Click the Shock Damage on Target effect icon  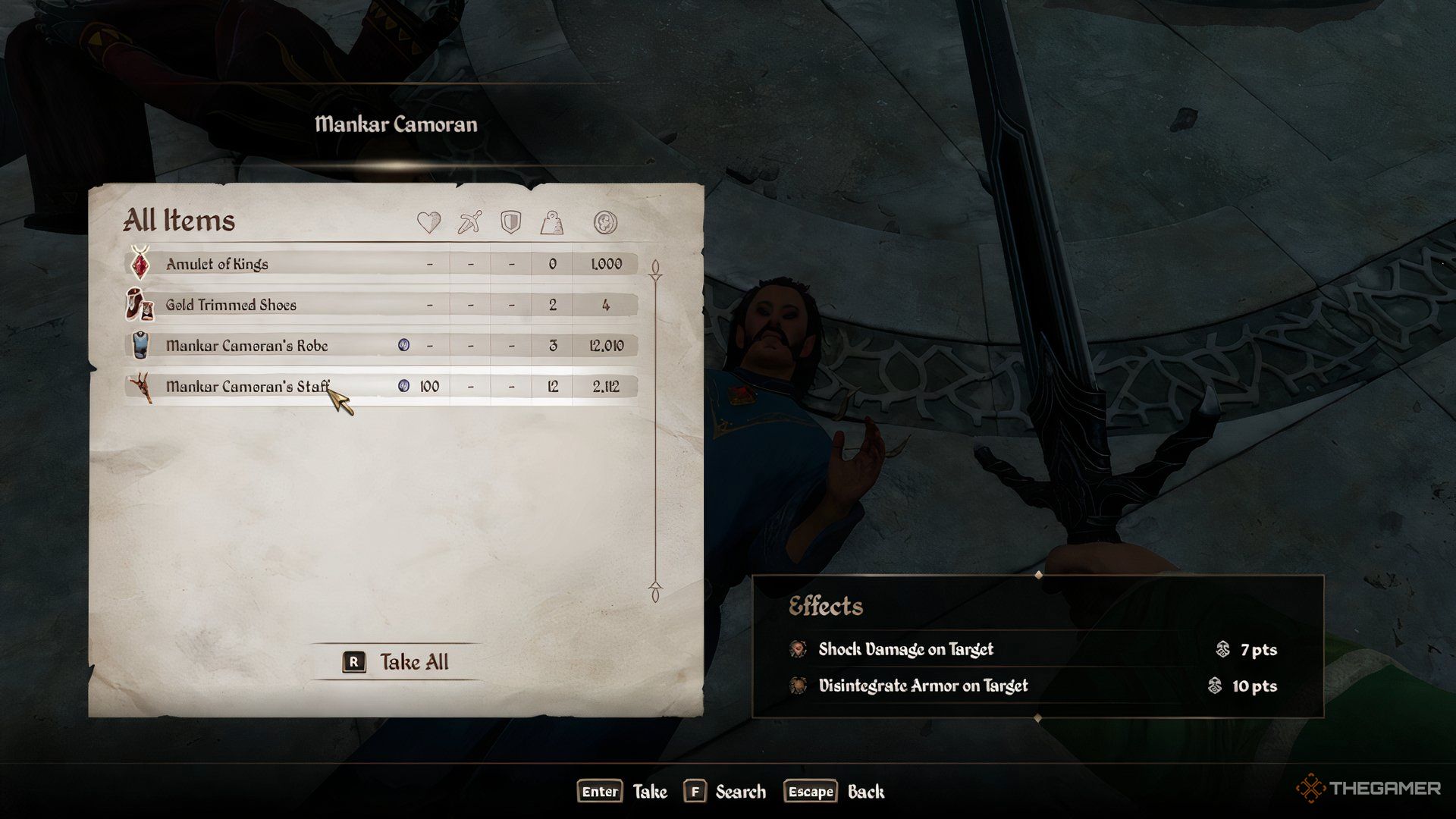pyautogui.click(x=798, y=649)
